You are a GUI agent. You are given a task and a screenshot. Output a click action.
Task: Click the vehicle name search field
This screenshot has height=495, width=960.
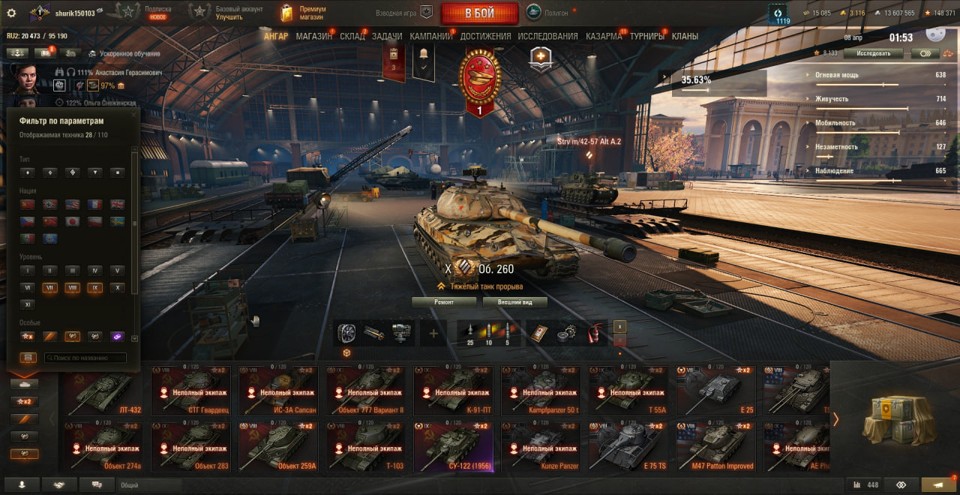(x=83, y=357)
